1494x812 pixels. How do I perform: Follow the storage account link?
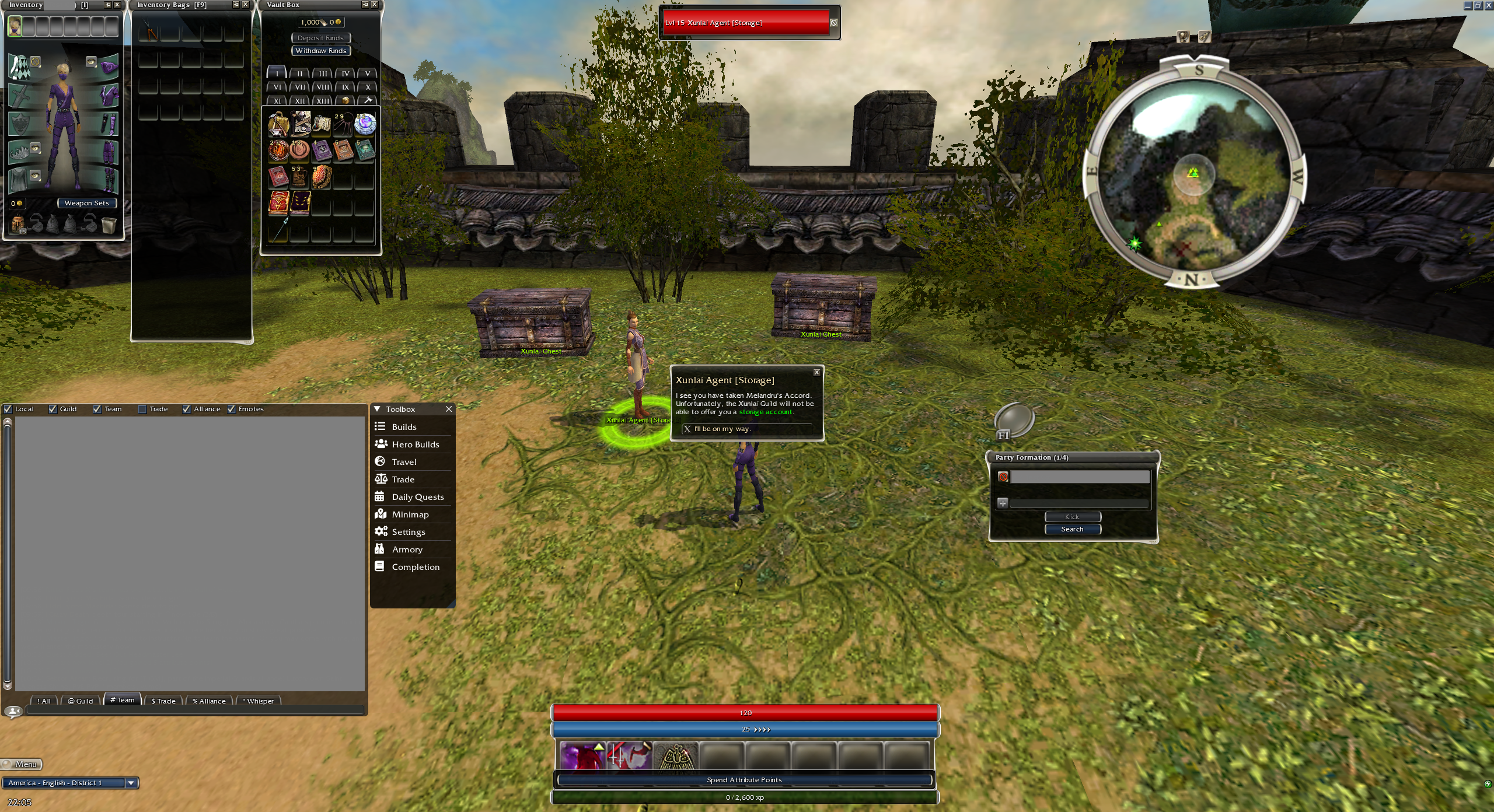pyautogui.click(x=765, y=412)
